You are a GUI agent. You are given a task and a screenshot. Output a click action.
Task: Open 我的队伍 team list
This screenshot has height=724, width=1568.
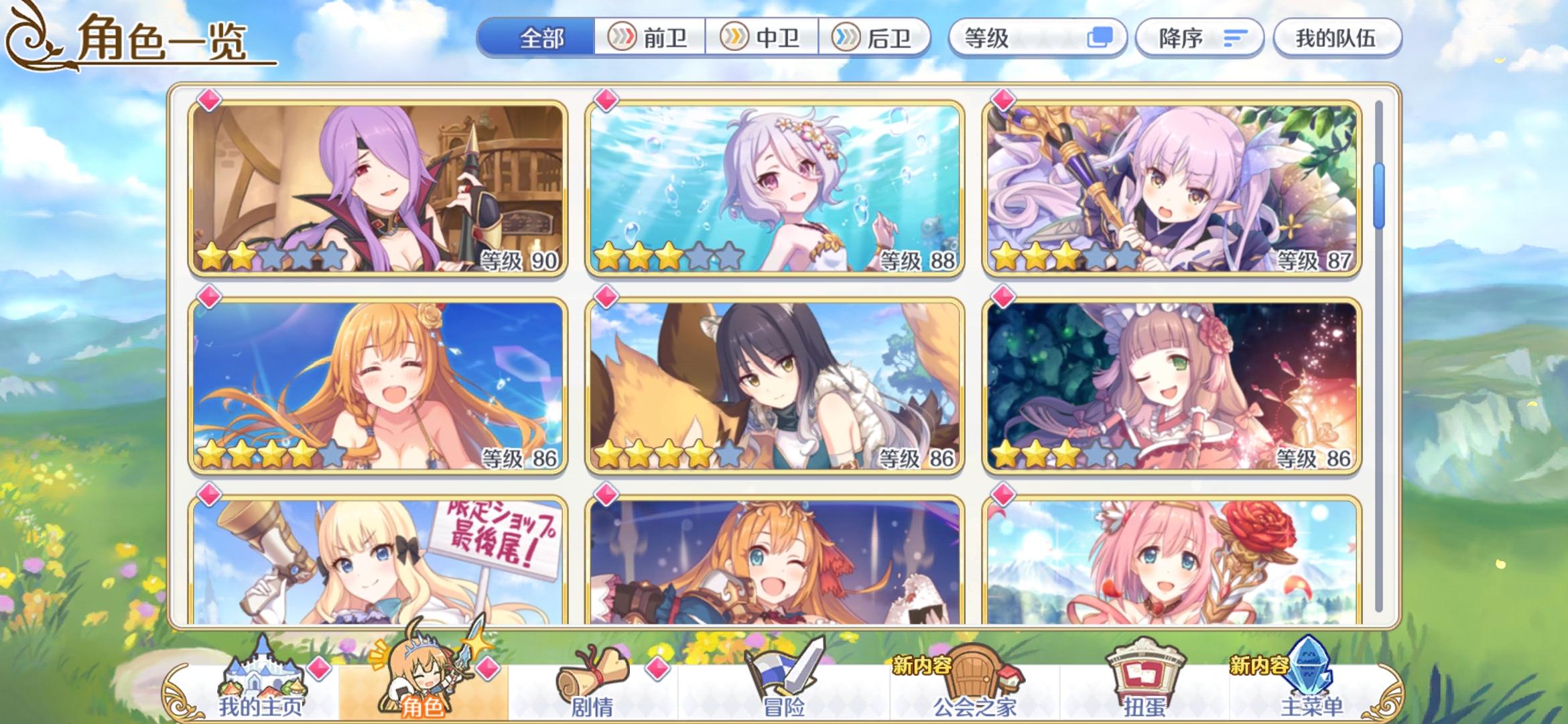click(x=1337, y=38)
